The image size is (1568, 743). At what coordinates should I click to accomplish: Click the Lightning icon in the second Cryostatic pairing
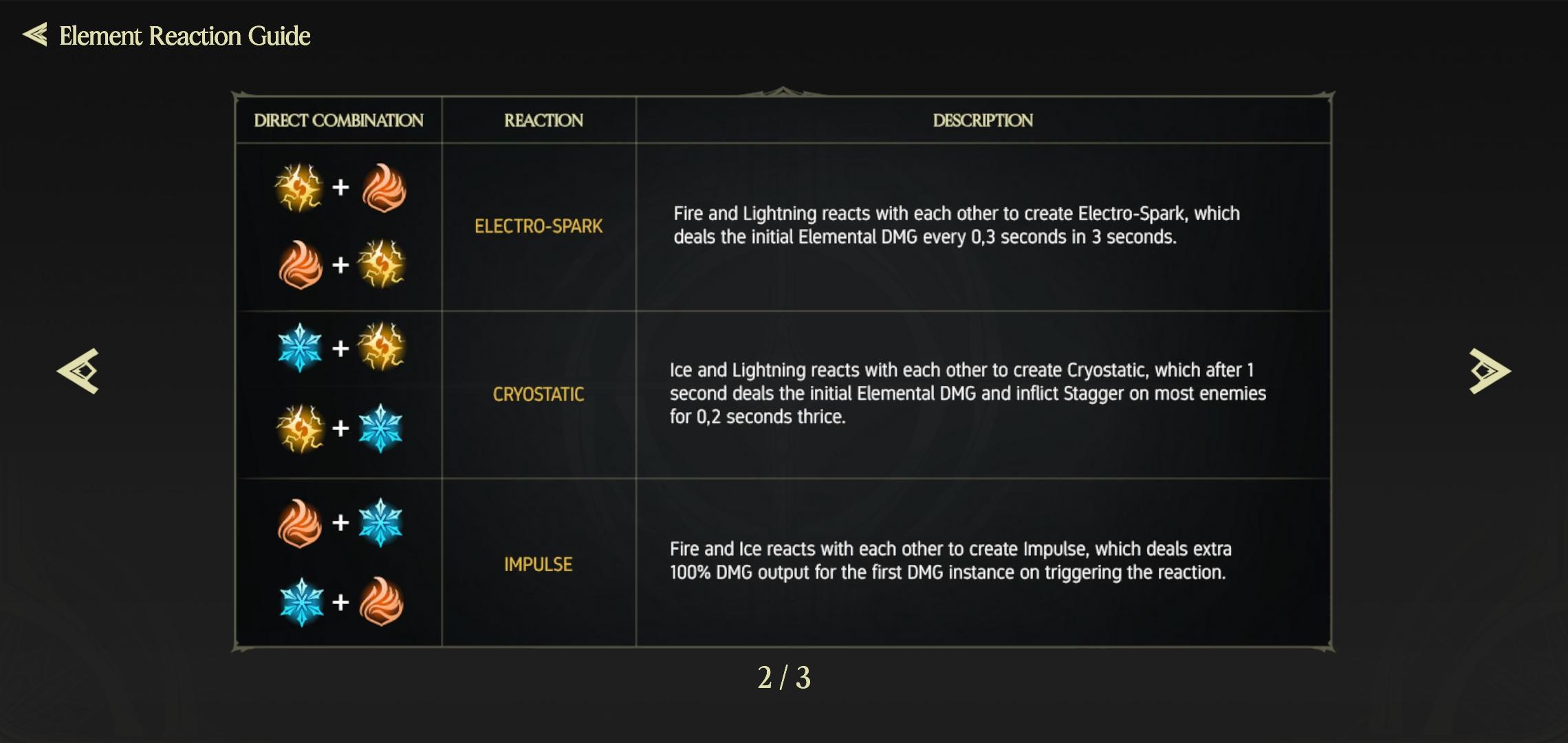[301, 428]
